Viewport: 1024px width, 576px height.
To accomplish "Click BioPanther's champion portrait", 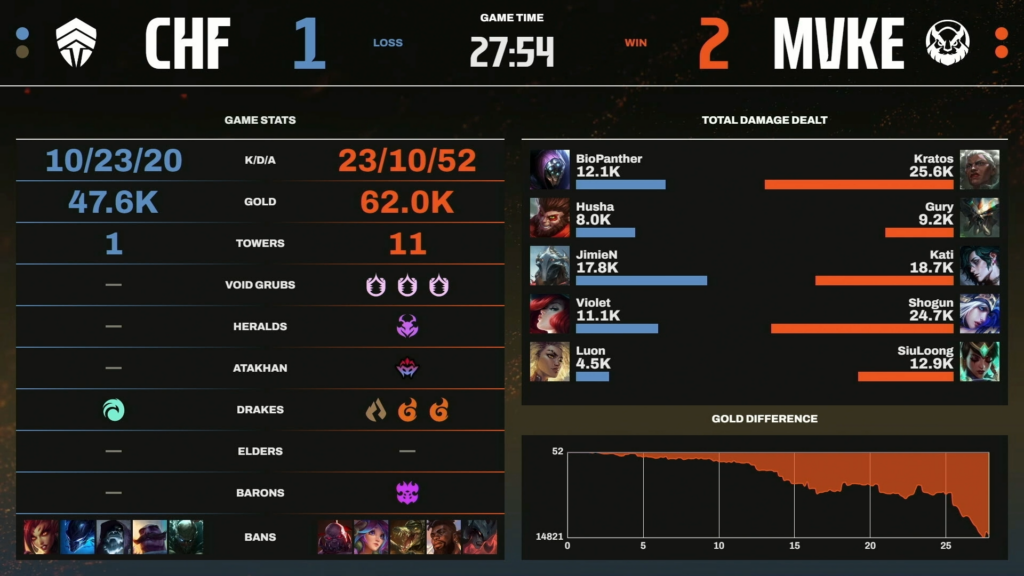I will click(550, 170).
